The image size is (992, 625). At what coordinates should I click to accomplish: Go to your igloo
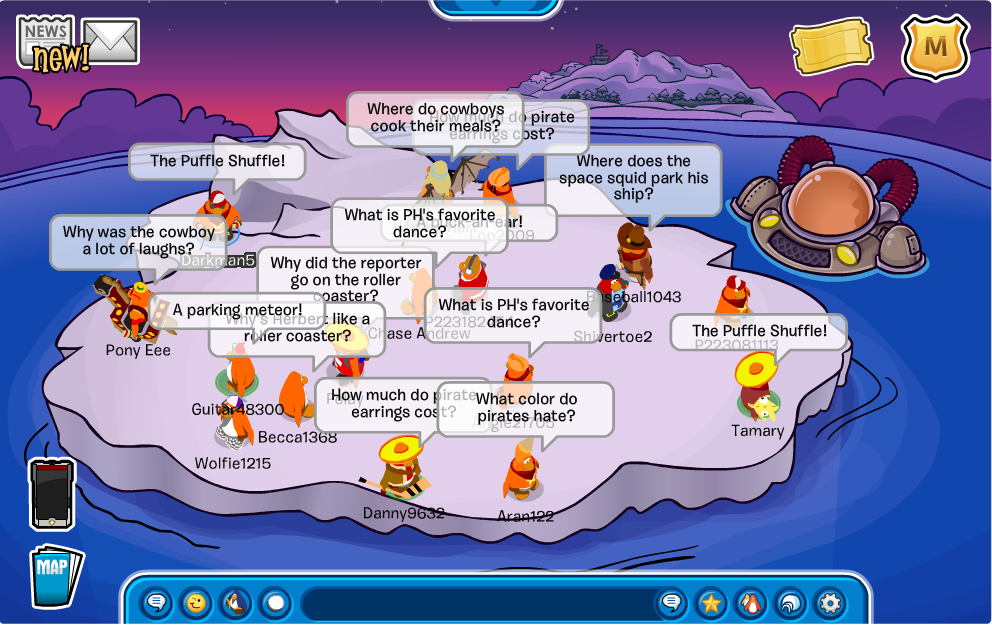790,603
